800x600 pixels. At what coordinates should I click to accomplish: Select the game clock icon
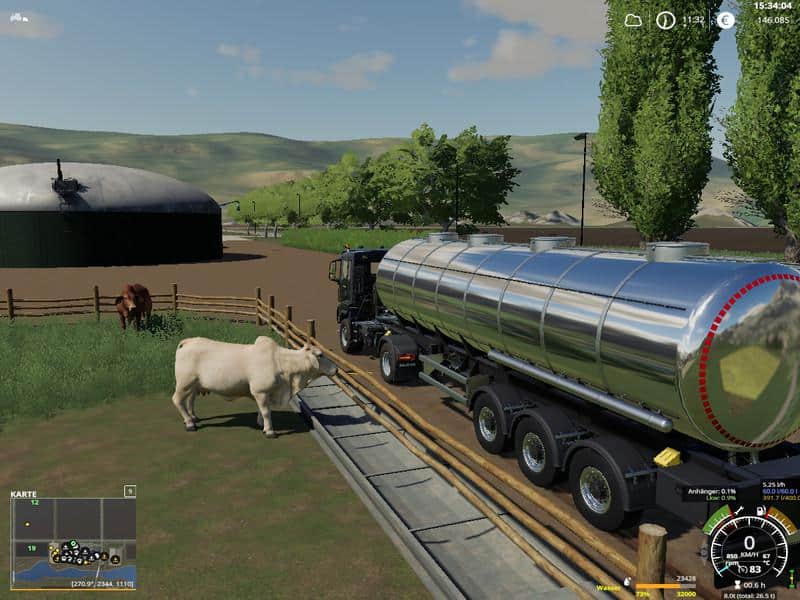tap(666, 19)
